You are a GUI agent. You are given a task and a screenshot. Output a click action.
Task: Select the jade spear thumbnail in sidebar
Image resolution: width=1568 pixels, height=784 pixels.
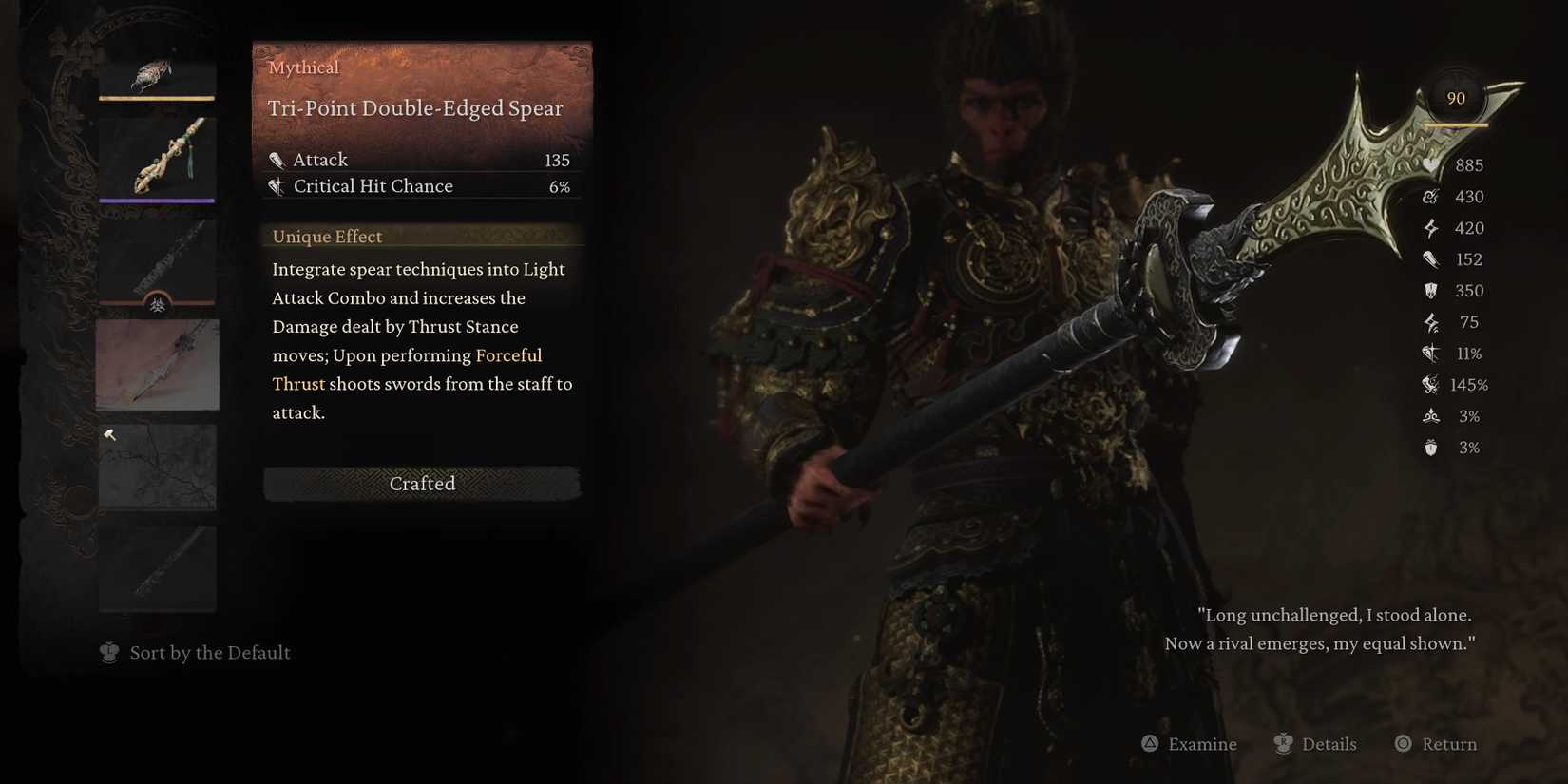(157, 157)
